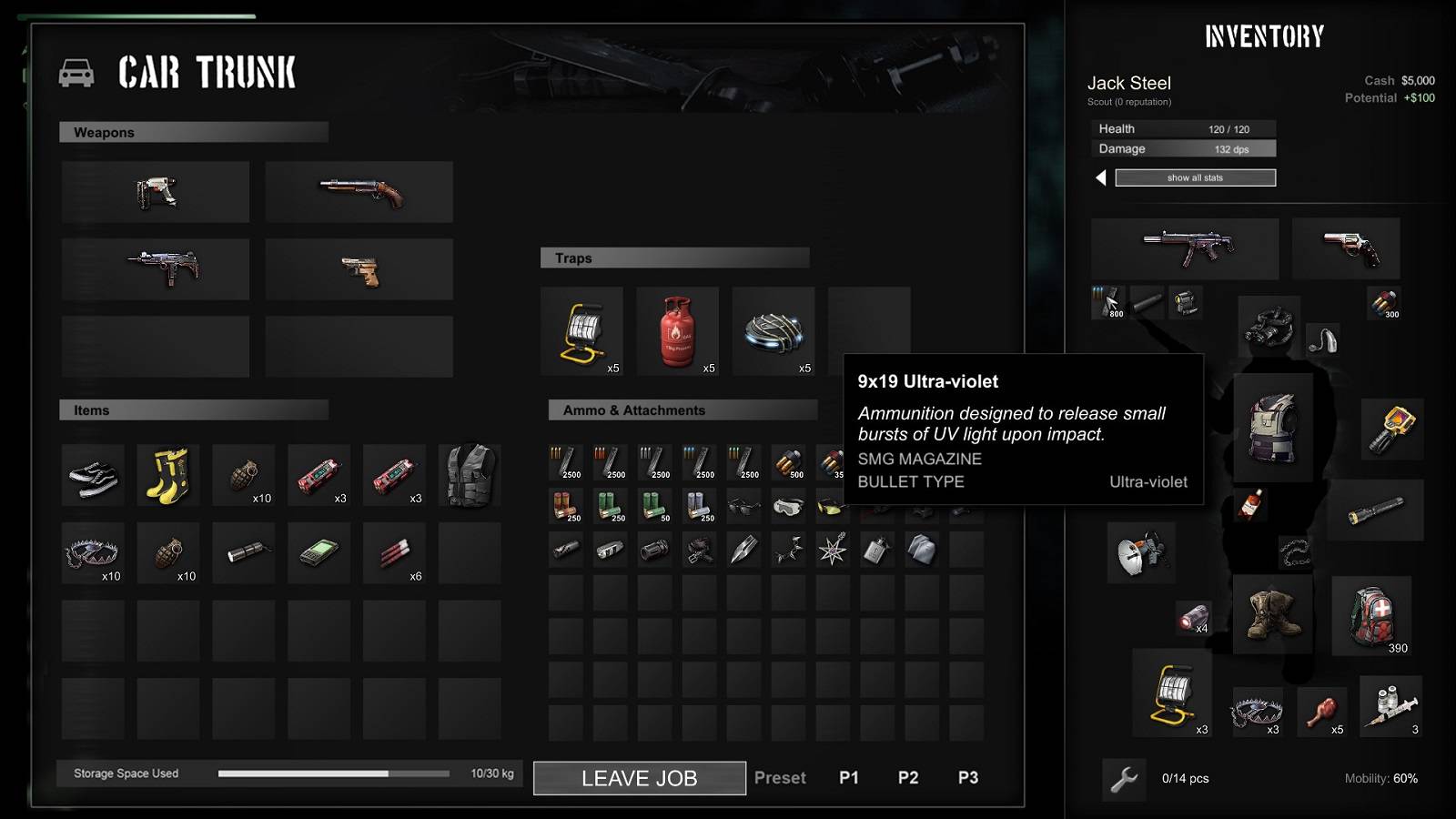Viewport: 1456px width, 819px height.
Task: Select the yellow rubber boots item
Action: pos(168,474)
